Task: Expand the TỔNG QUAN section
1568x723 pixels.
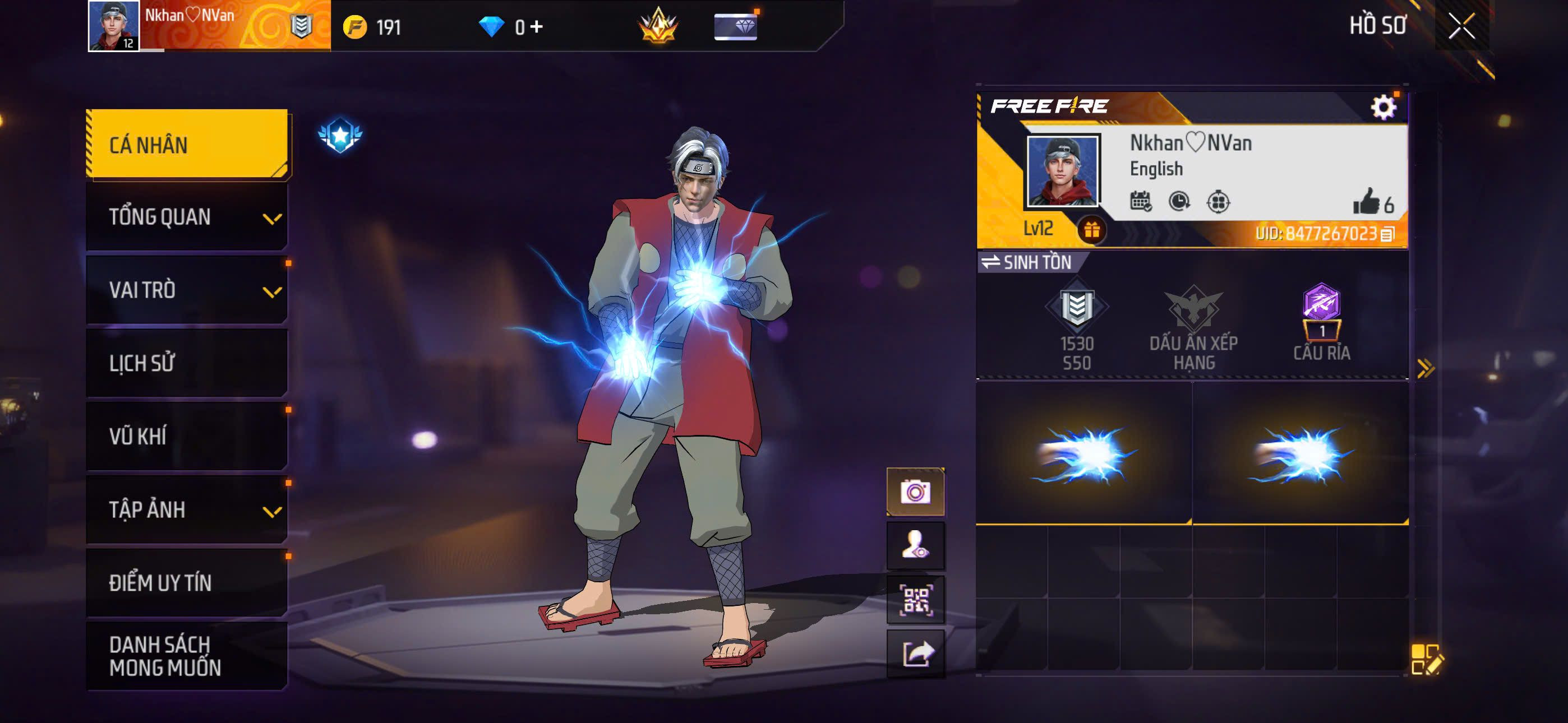Action: 186,217
